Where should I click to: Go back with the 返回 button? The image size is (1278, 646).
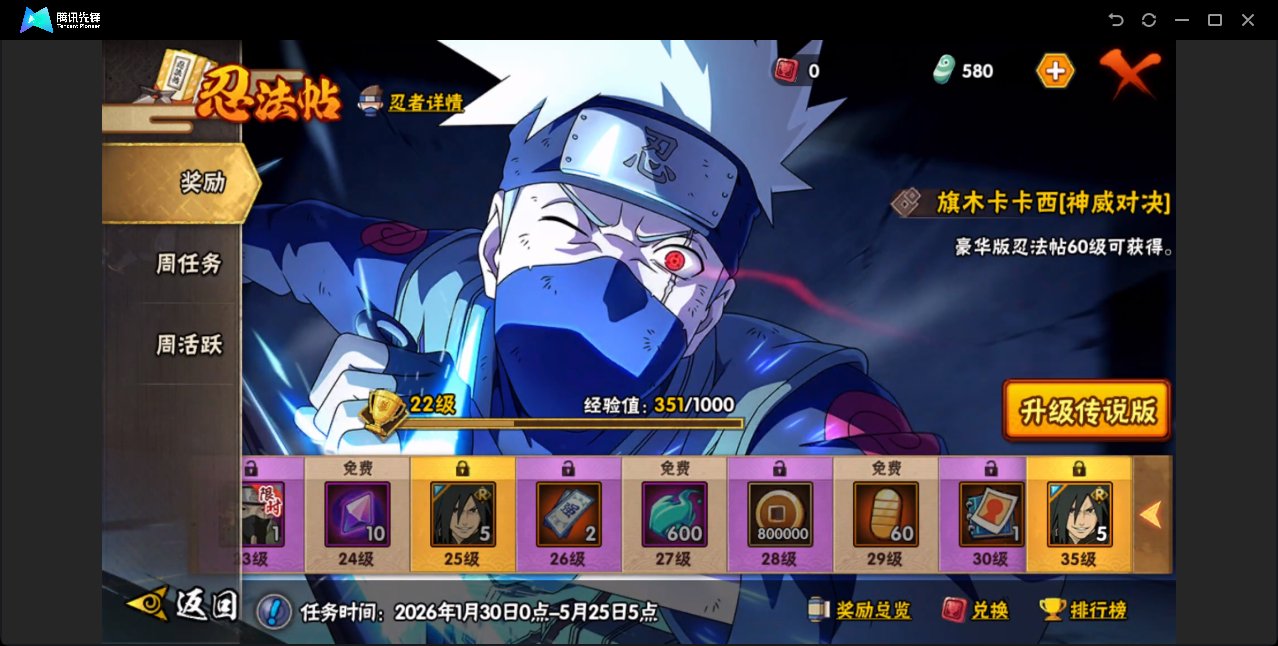click(x=184, y=605)
